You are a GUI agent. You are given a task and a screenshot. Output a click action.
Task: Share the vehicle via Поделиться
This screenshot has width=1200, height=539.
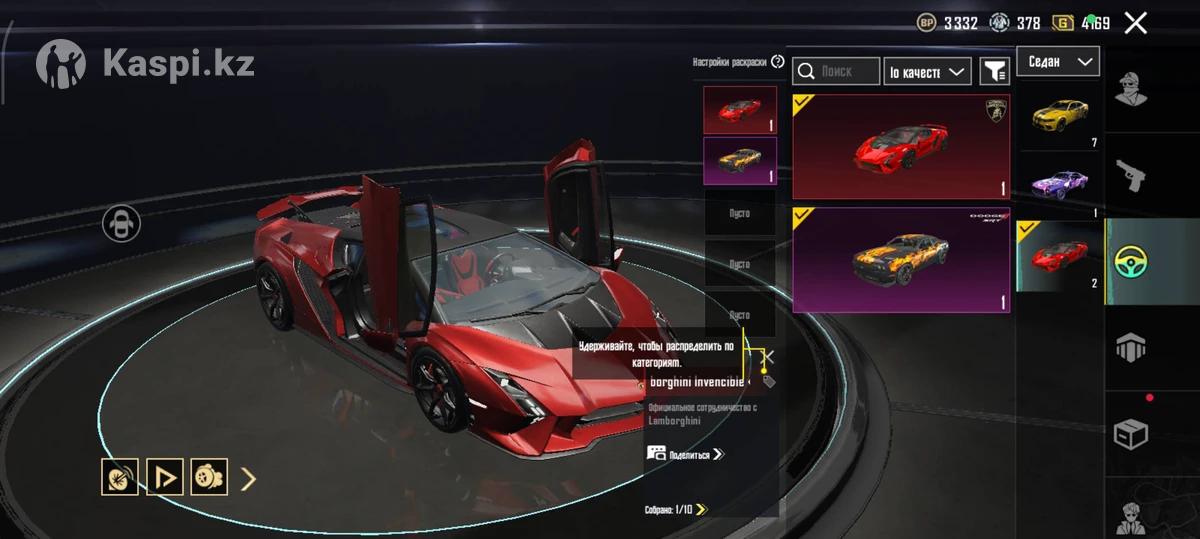(x=686, y=454)
